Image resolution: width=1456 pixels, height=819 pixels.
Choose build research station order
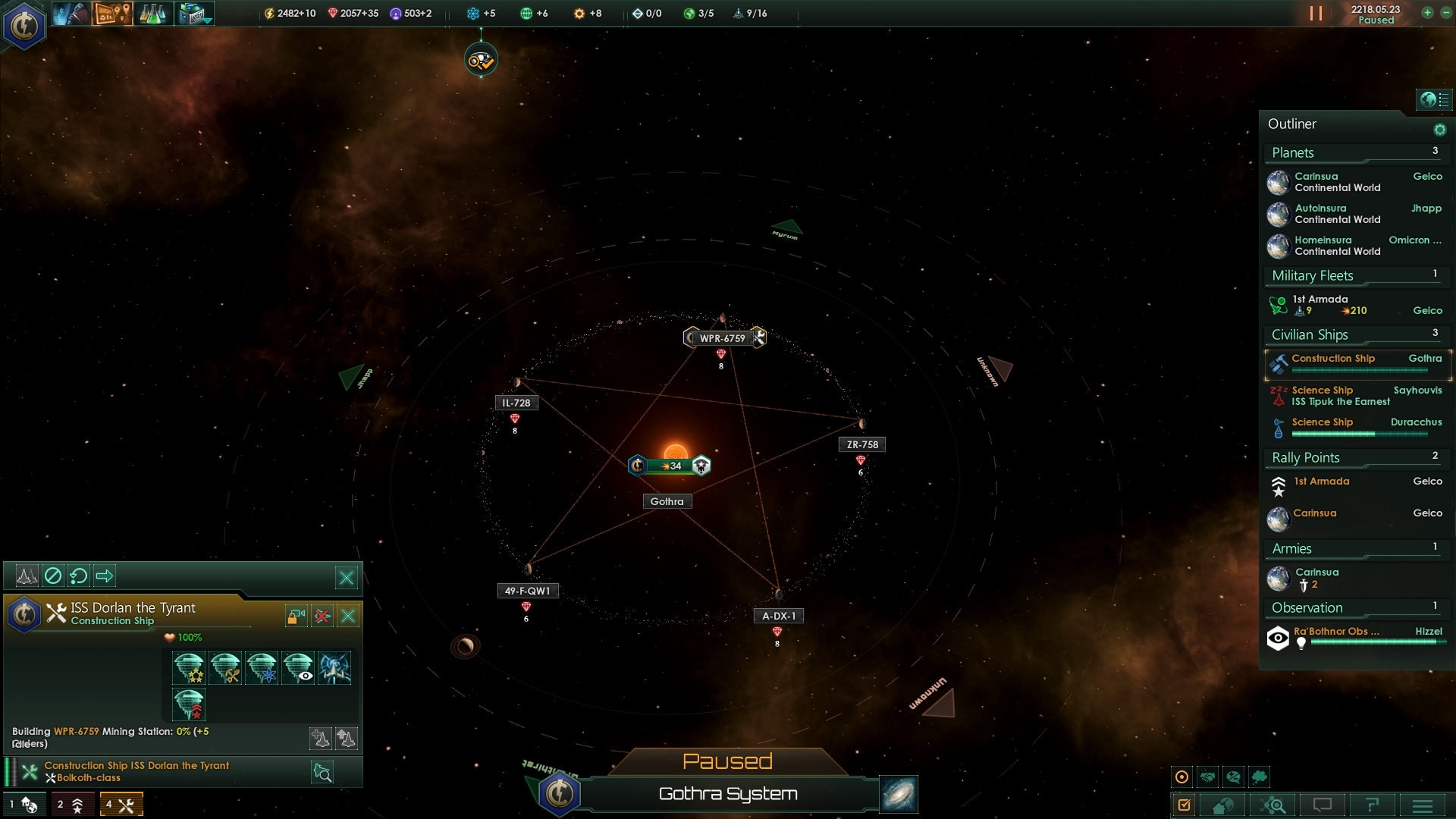click(262, 668)
